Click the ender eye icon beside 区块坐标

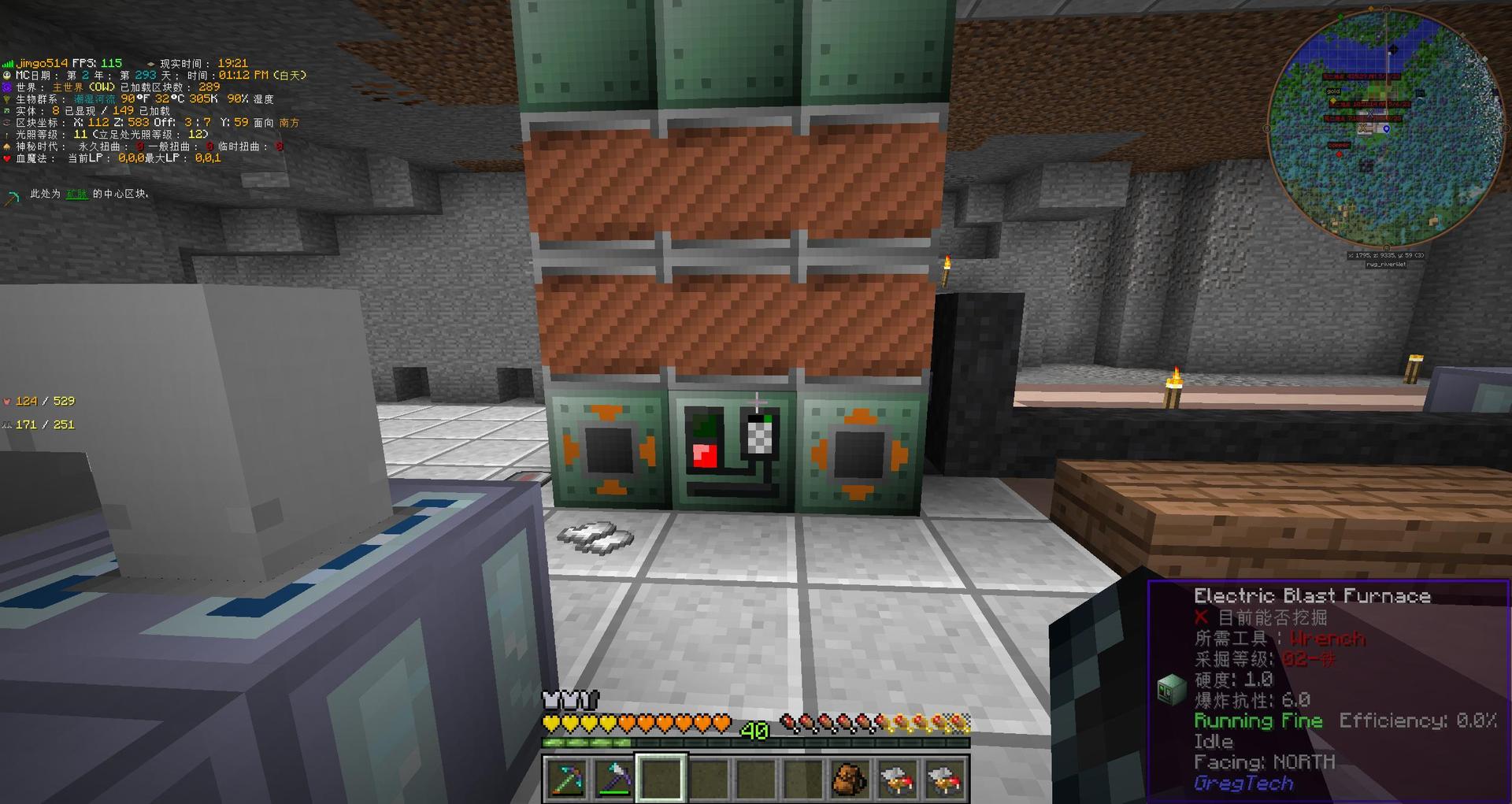point(8,122)
